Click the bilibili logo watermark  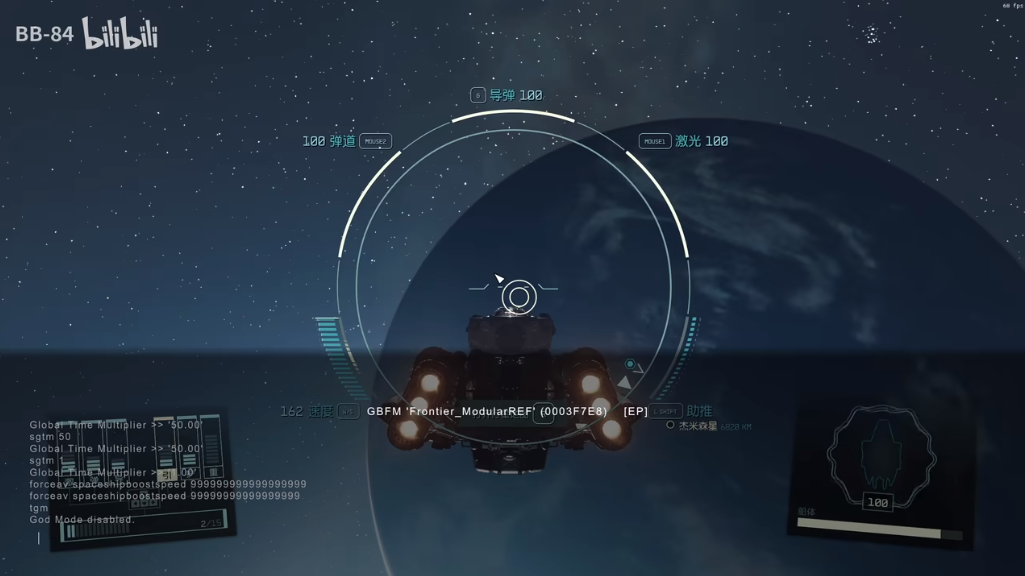pyautogui.click(x=120, y=35)
